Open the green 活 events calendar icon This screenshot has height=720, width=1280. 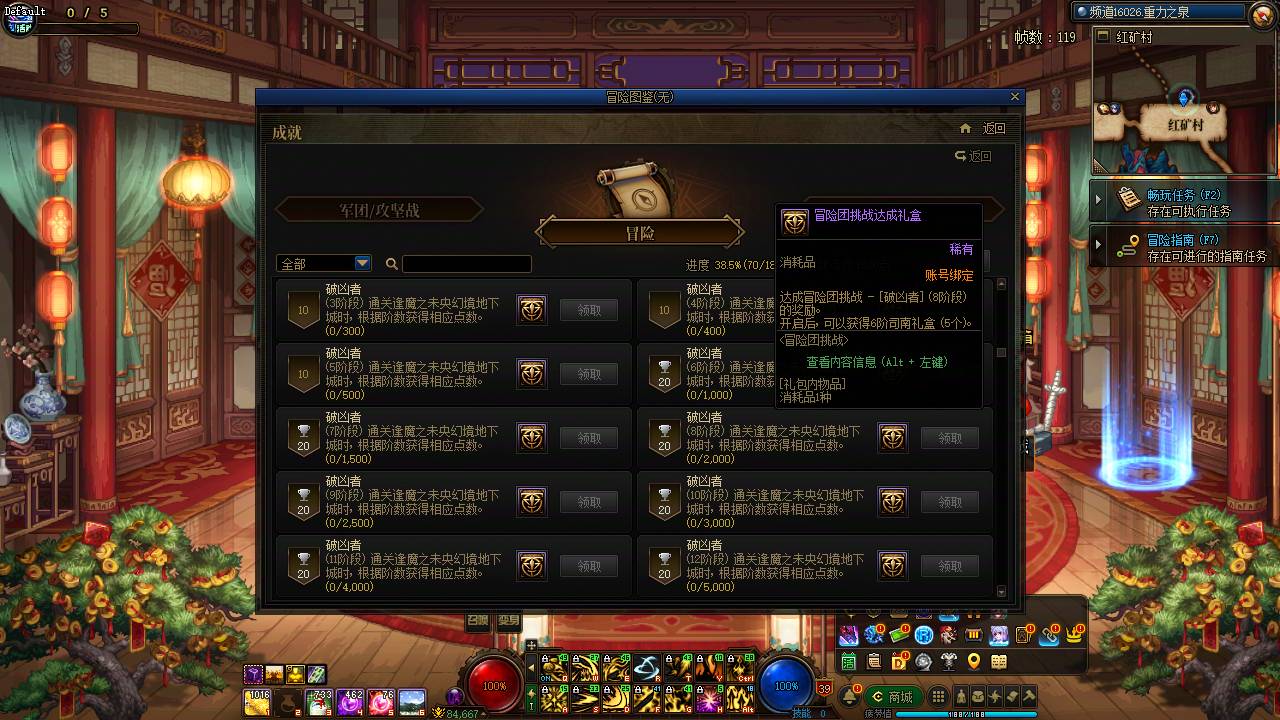[x=847, y=662]
